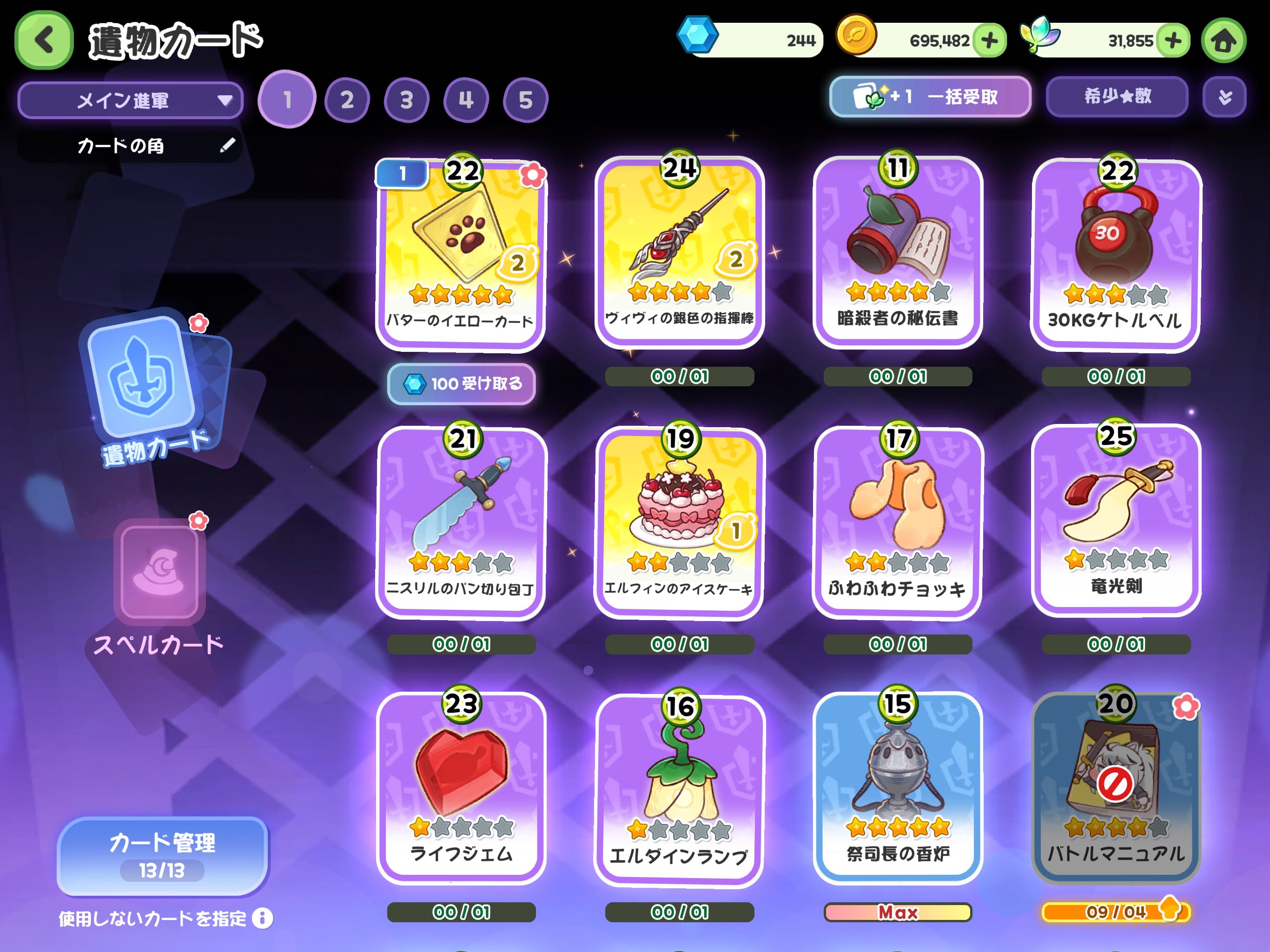Choose the ヴィヴィの銀色の指揮棒 card

[x=679, y=252]
